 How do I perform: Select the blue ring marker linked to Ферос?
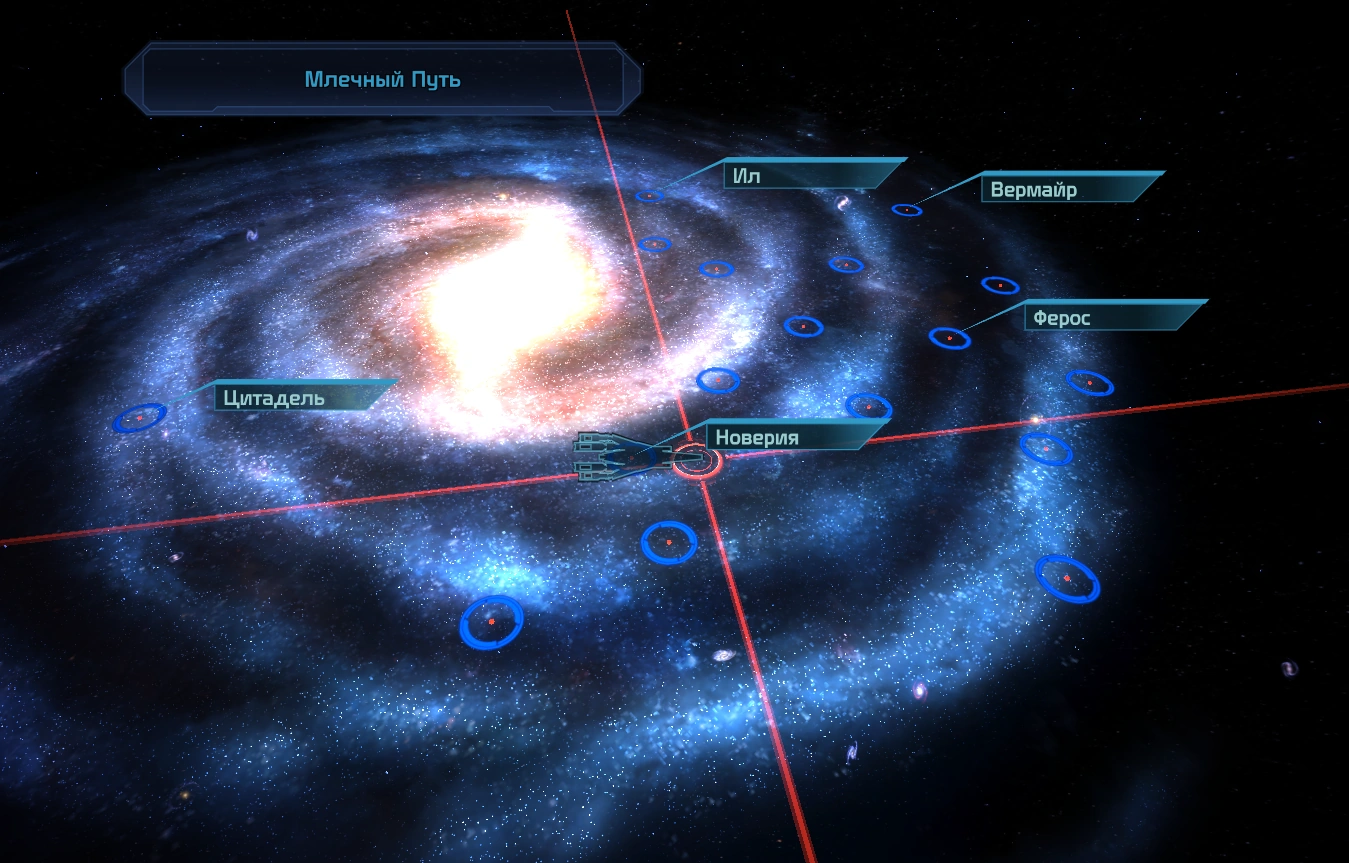pos(949,338)
